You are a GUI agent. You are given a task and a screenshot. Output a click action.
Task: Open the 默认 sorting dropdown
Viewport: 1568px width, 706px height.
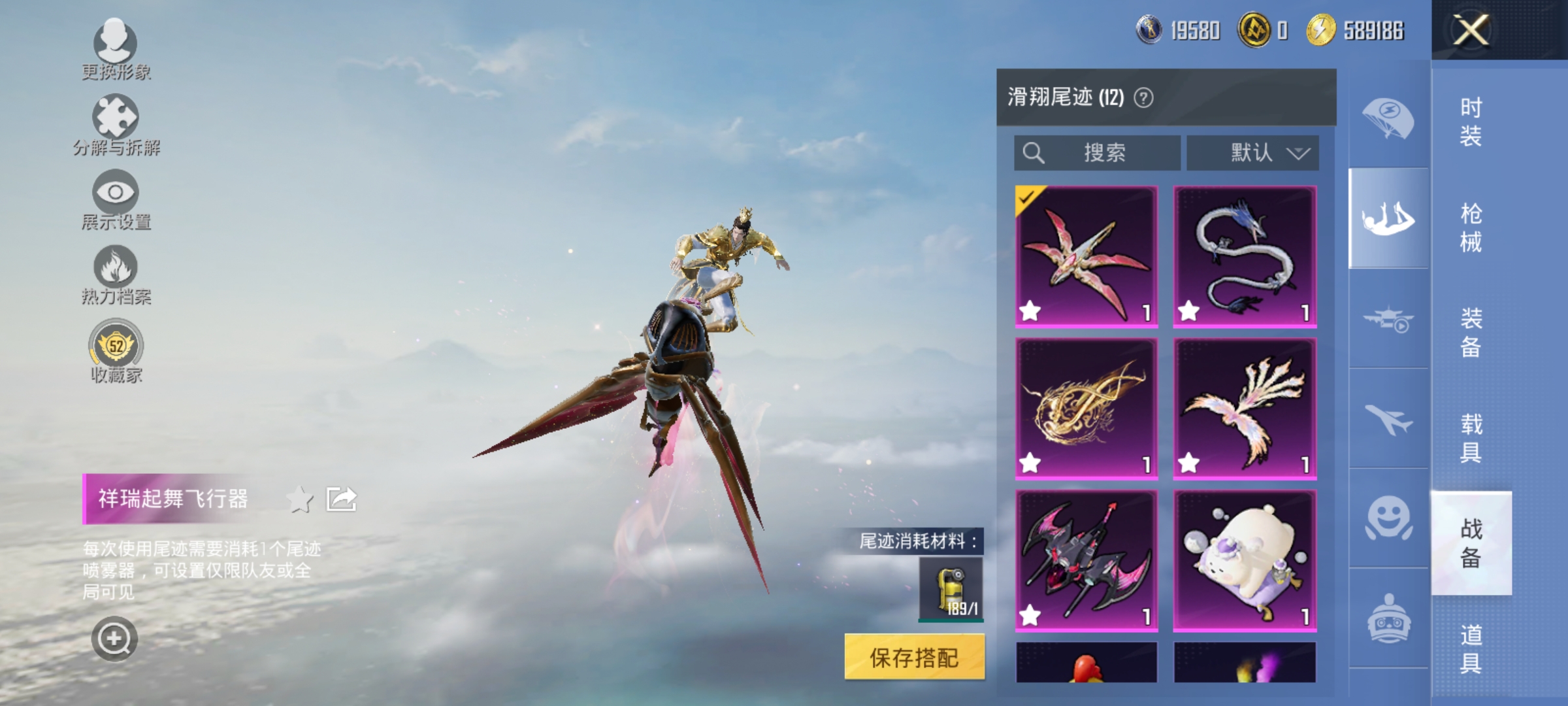pyautogui.click(x=1249, y=152)
